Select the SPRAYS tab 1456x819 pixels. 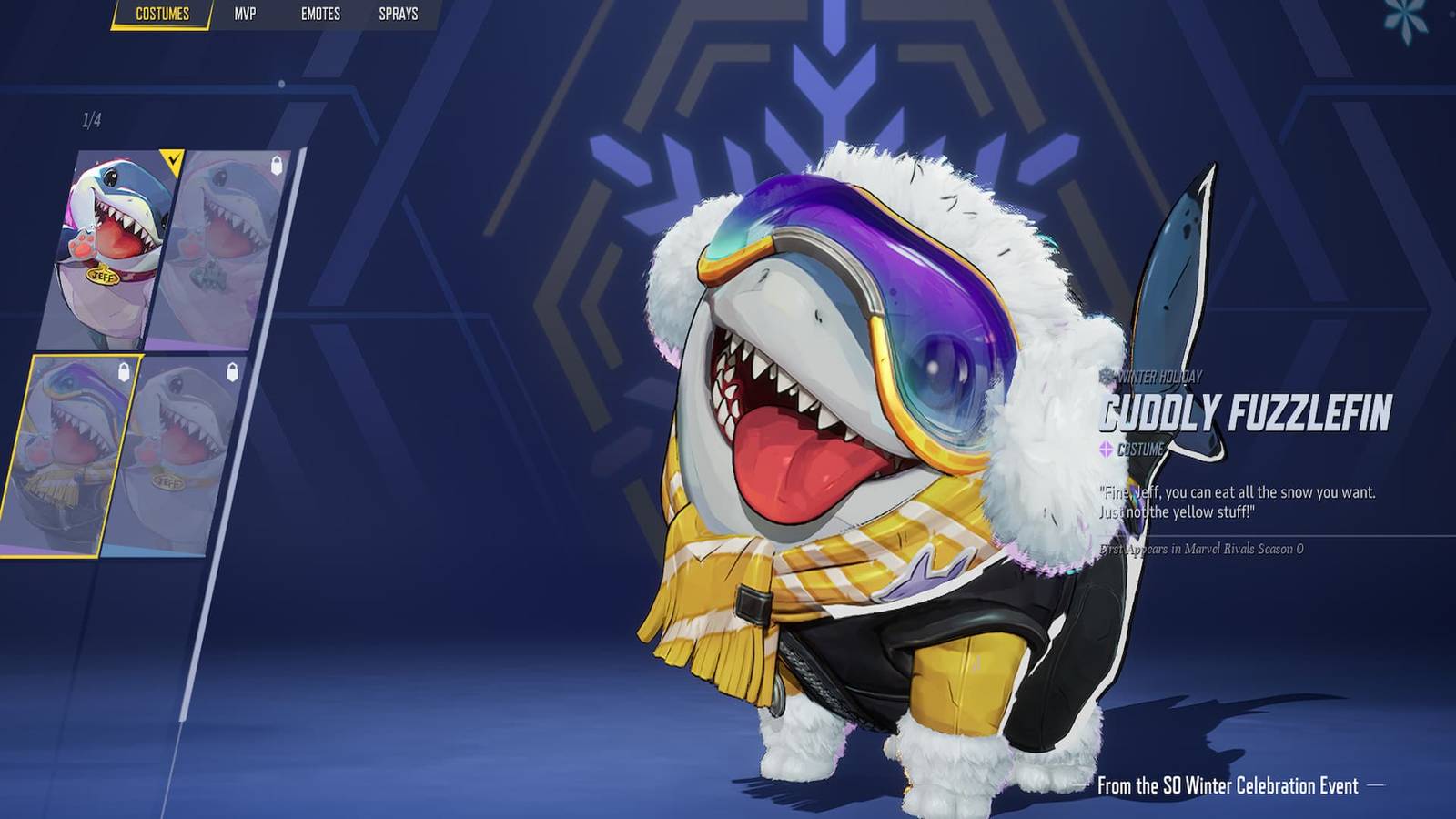(399, 14)
